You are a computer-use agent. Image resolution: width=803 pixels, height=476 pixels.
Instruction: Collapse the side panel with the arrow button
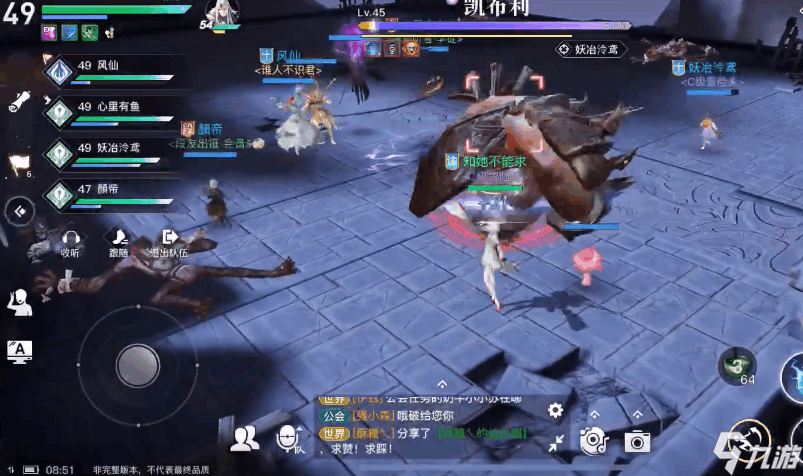coord(19,211)
